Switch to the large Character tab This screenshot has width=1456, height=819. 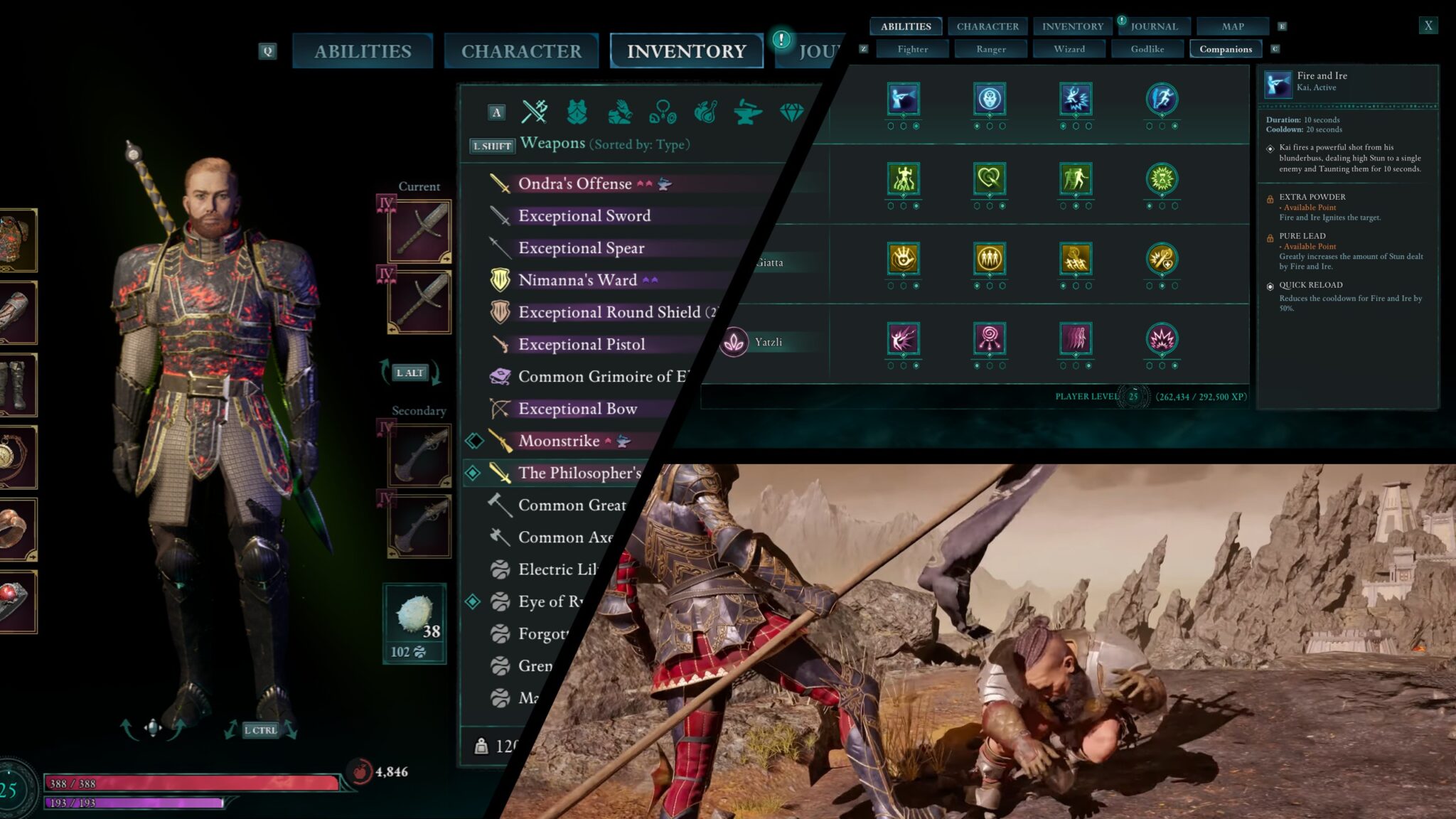click(x=521, y=51)
